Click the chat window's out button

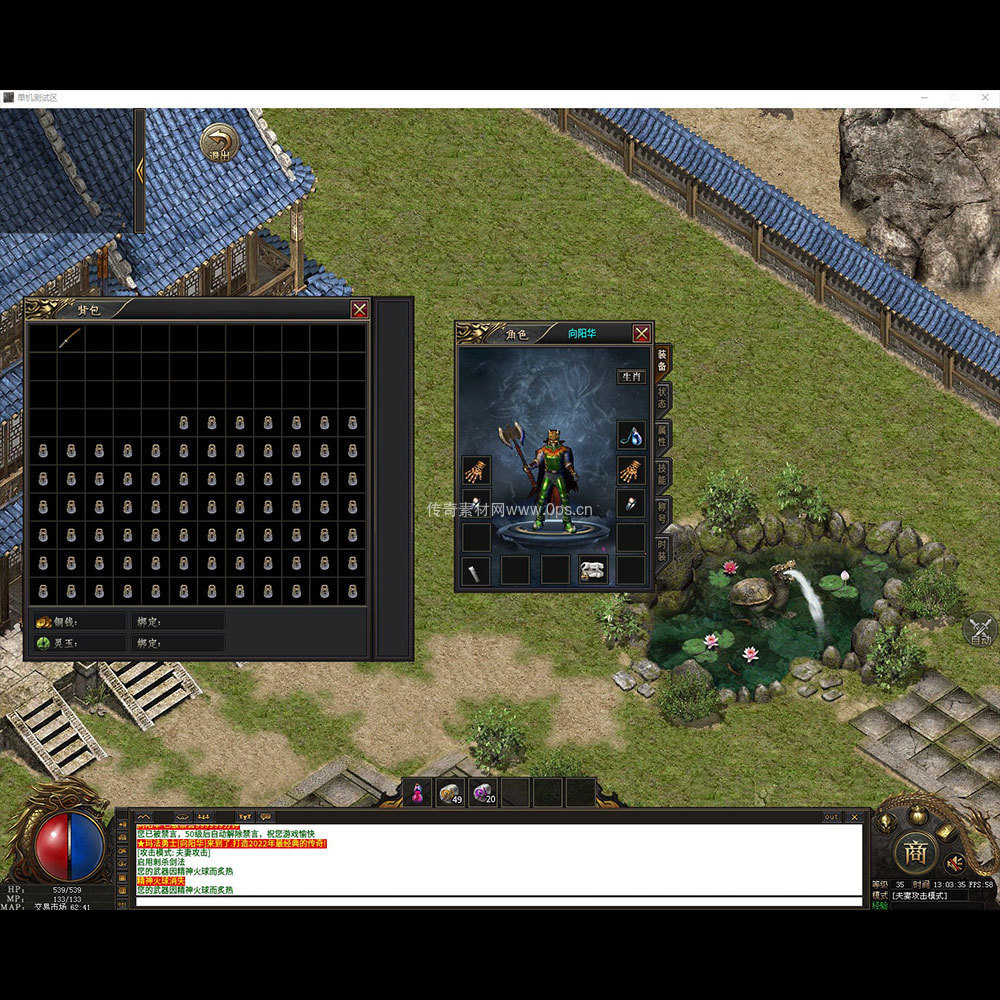coord(831,817)
